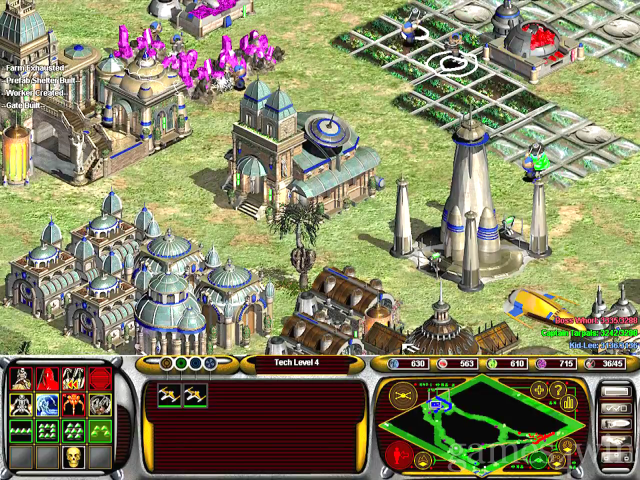Select the first fighter in the selection panel
Viewport: 640px width, 480px height.
tap(169, 395)
